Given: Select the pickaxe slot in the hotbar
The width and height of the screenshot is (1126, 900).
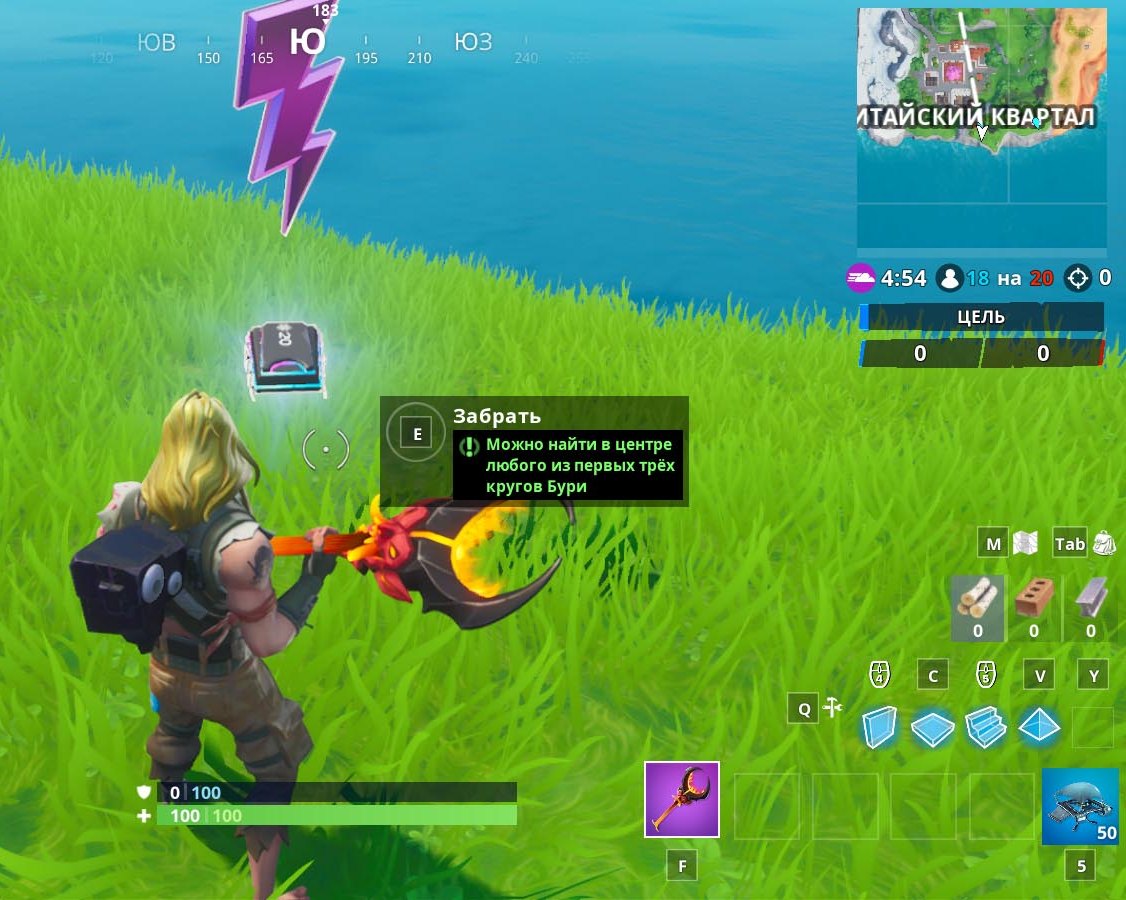Looking at the screenshot, I should 682,799.
